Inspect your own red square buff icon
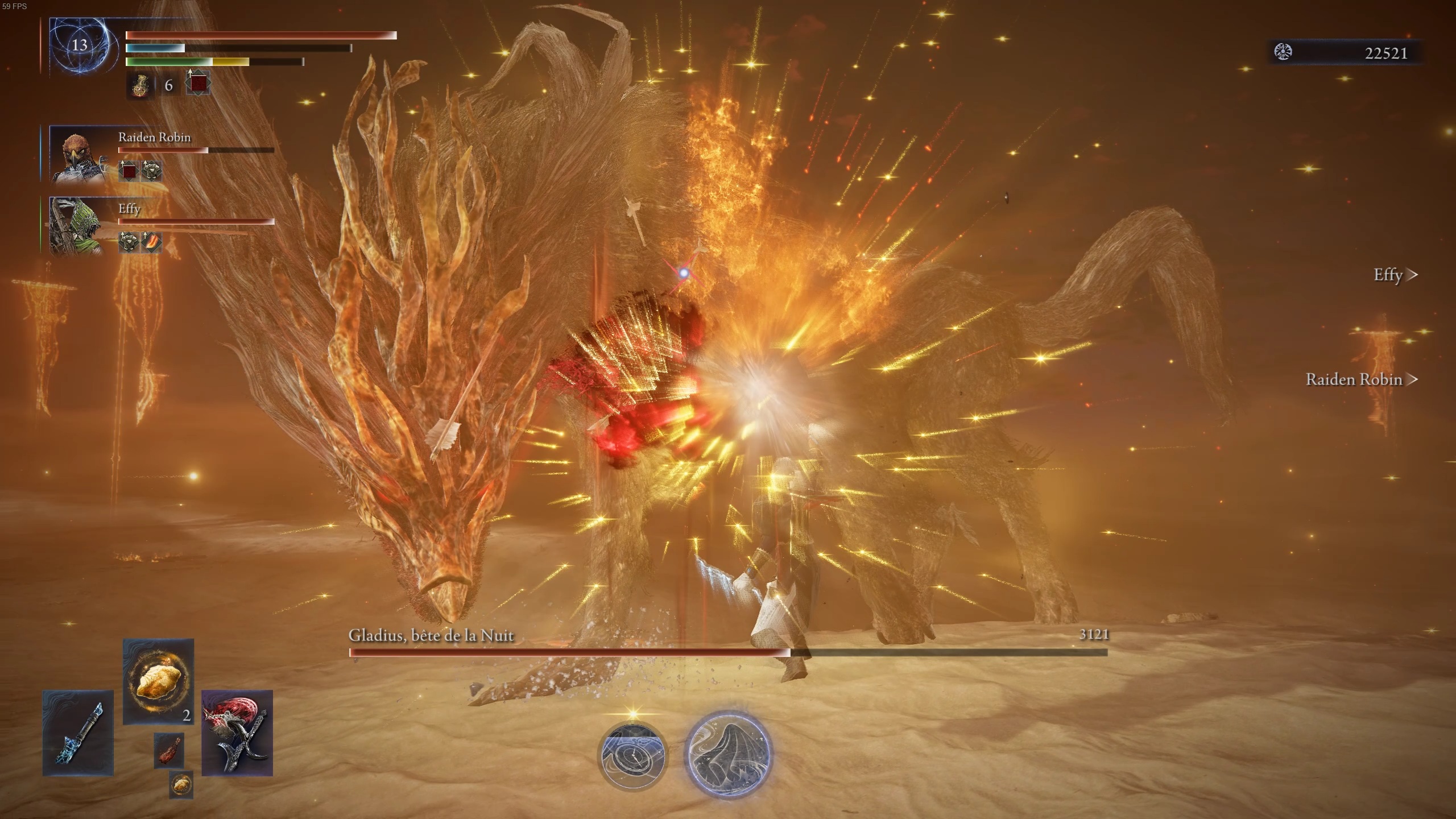The width and height of the screenshot is (1456, 819). click(198, 84)
